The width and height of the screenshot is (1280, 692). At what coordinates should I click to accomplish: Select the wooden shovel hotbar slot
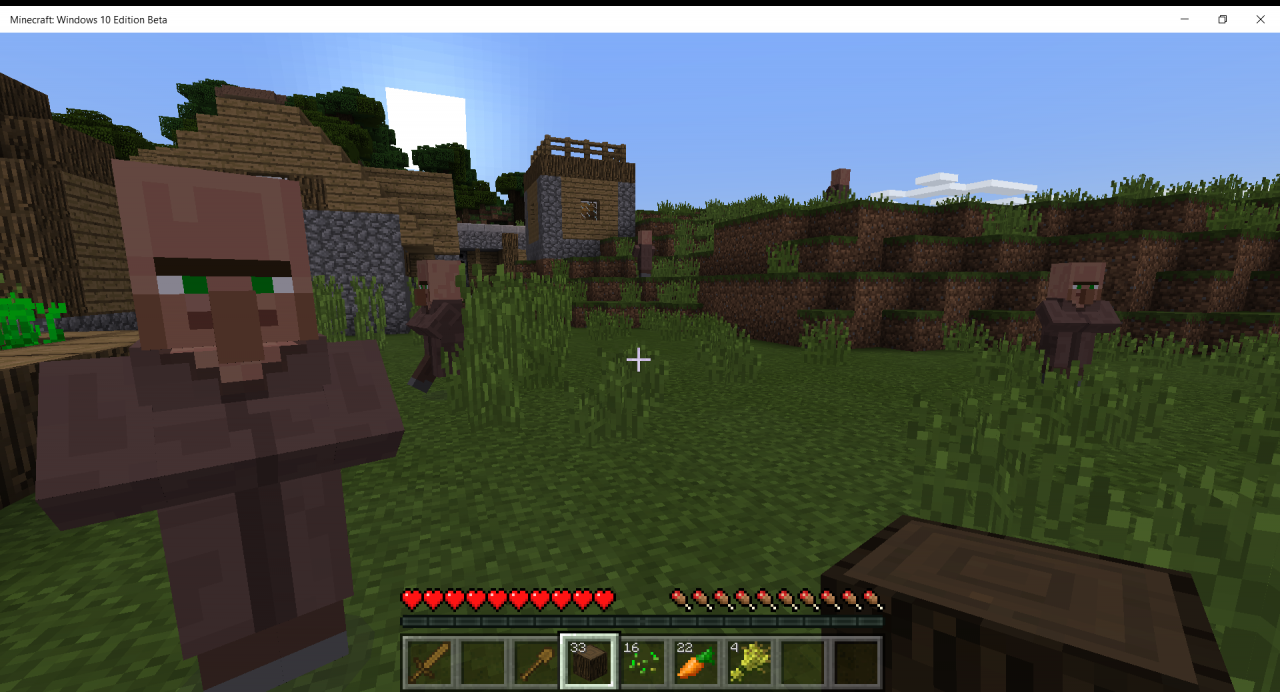535,661
